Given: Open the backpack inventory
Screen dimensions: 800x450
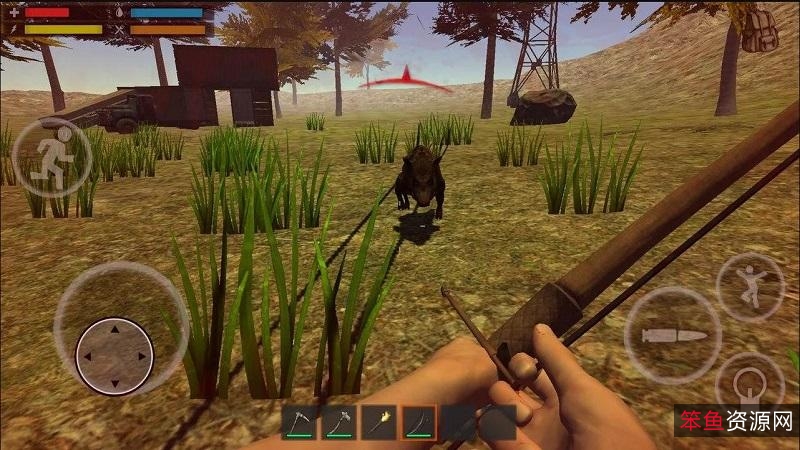Looking at the screenshot, I should 760,31.
